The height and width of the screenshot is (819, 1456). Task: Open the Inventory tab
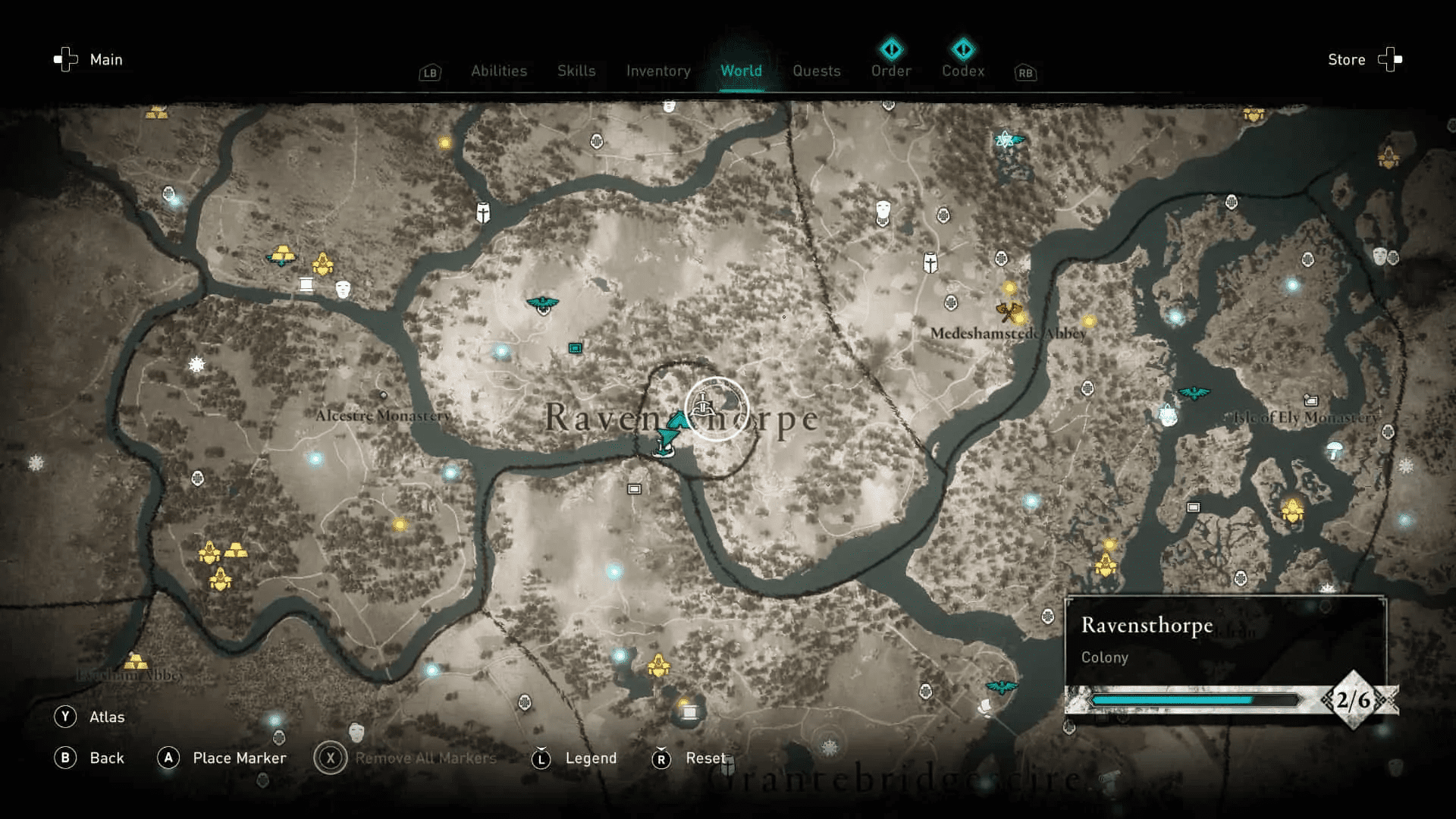[657, 71]
